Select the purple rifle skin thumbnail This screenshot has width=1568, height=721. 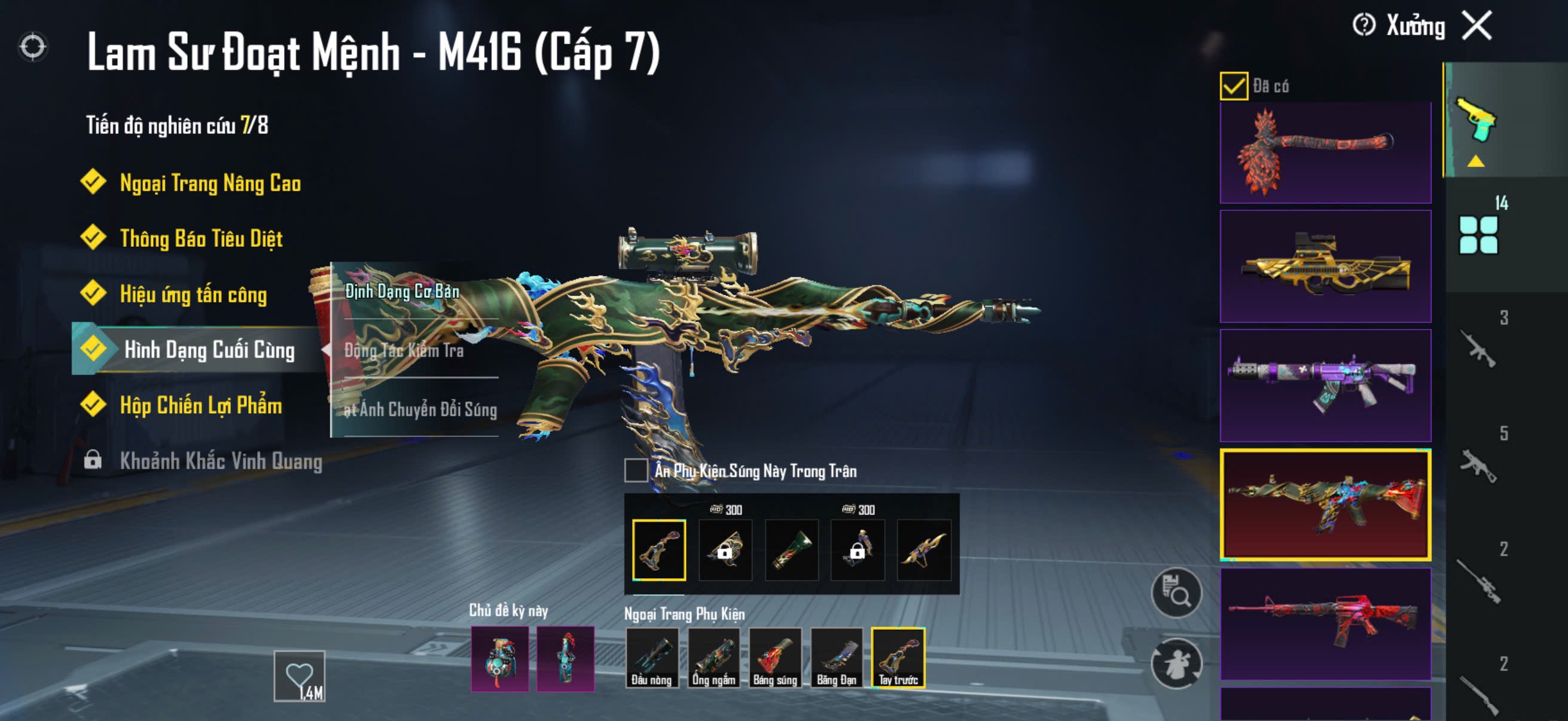click(1325, 385)
